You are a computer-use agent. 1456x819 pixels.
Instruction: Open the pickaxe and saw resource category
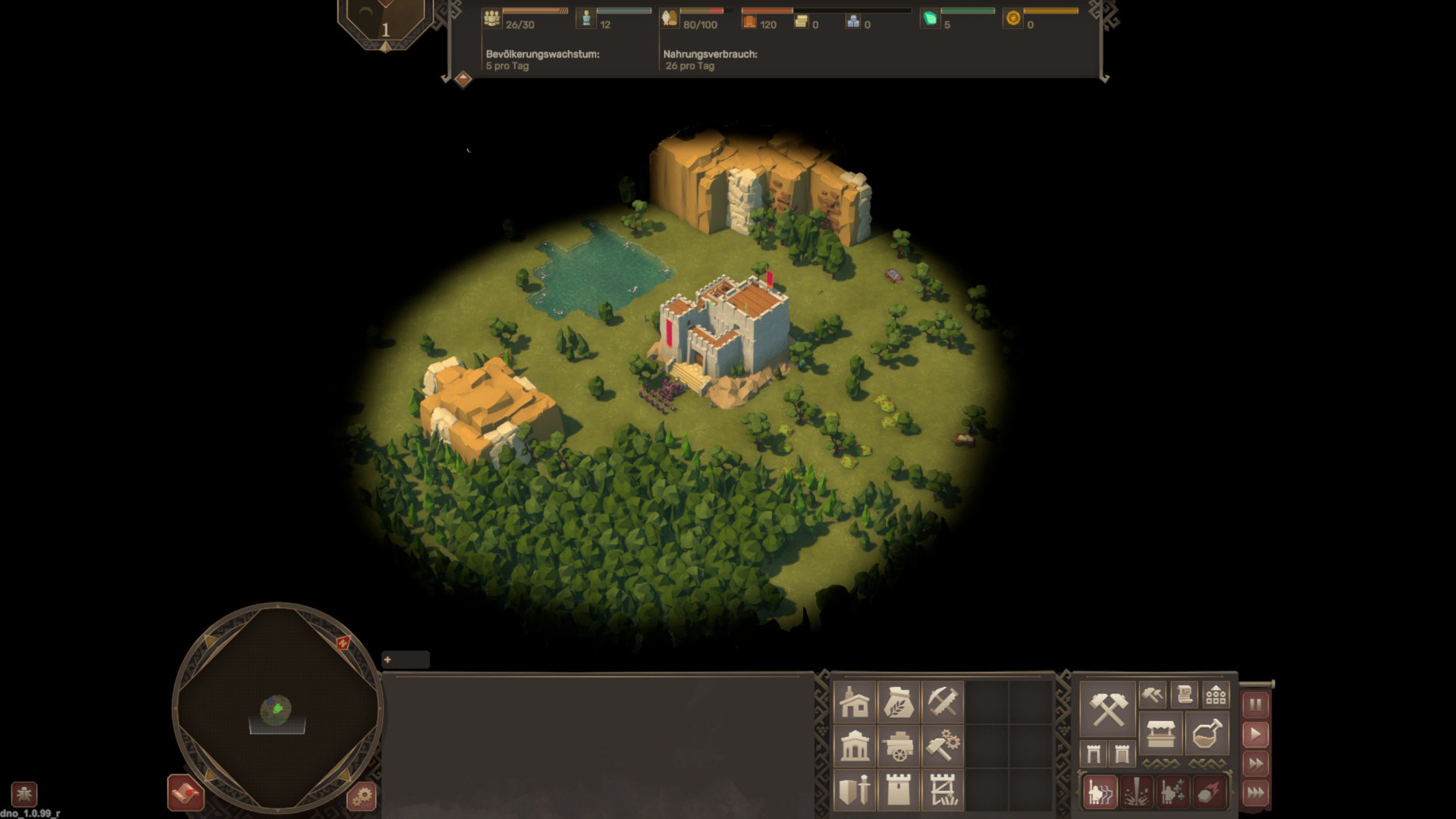pyautogui.click(x=943, y=702)
